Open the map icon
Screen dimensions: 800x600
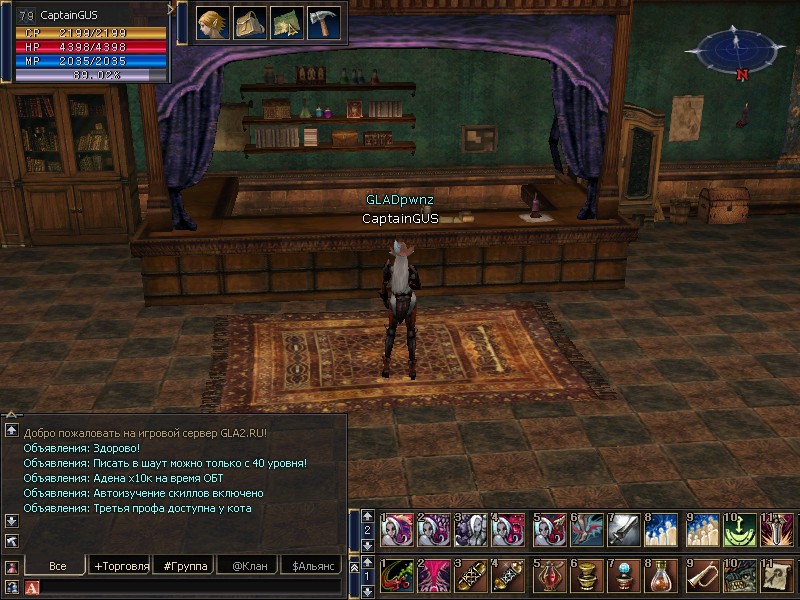(286, 23)
